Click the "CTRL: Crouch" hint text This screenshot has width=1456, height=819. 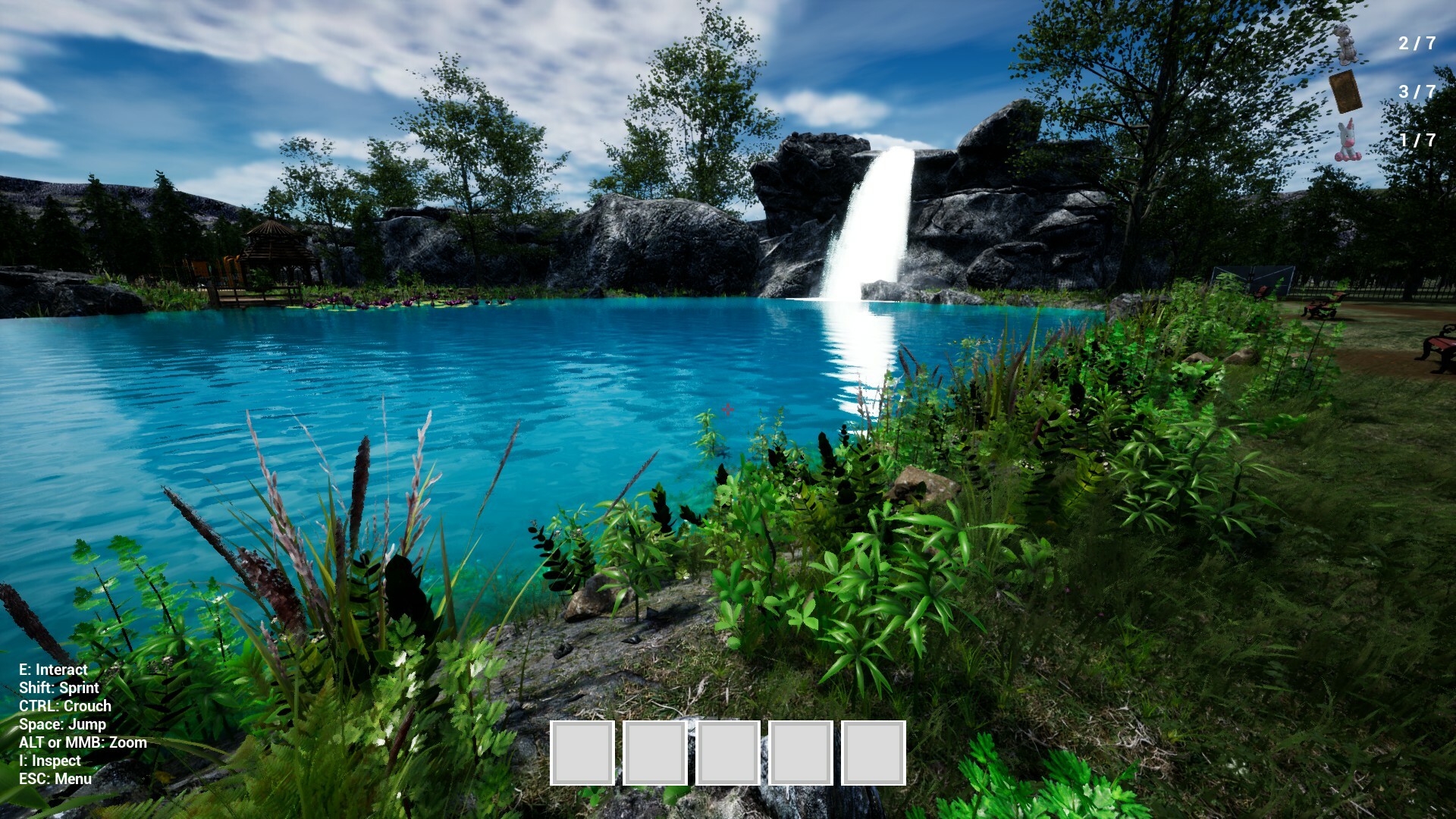tap(65, 706)
